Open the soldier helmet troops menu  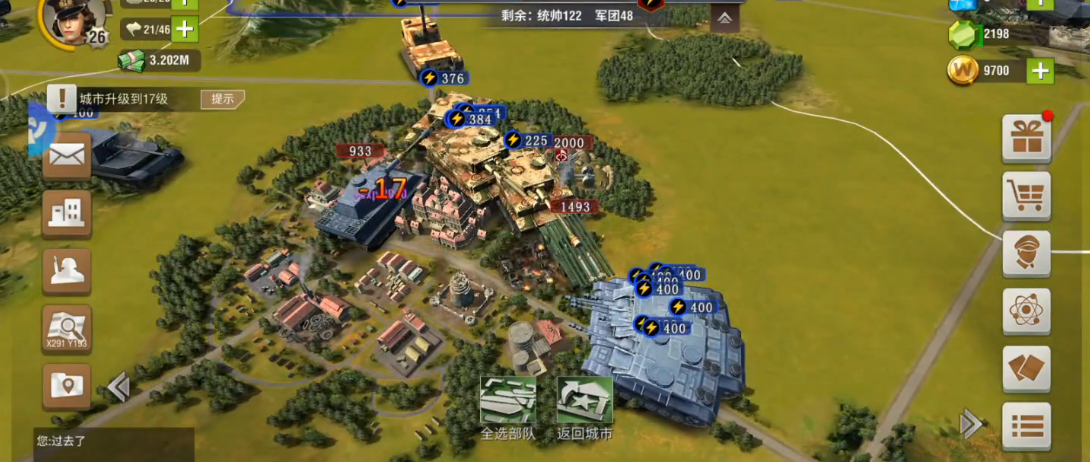67,270
